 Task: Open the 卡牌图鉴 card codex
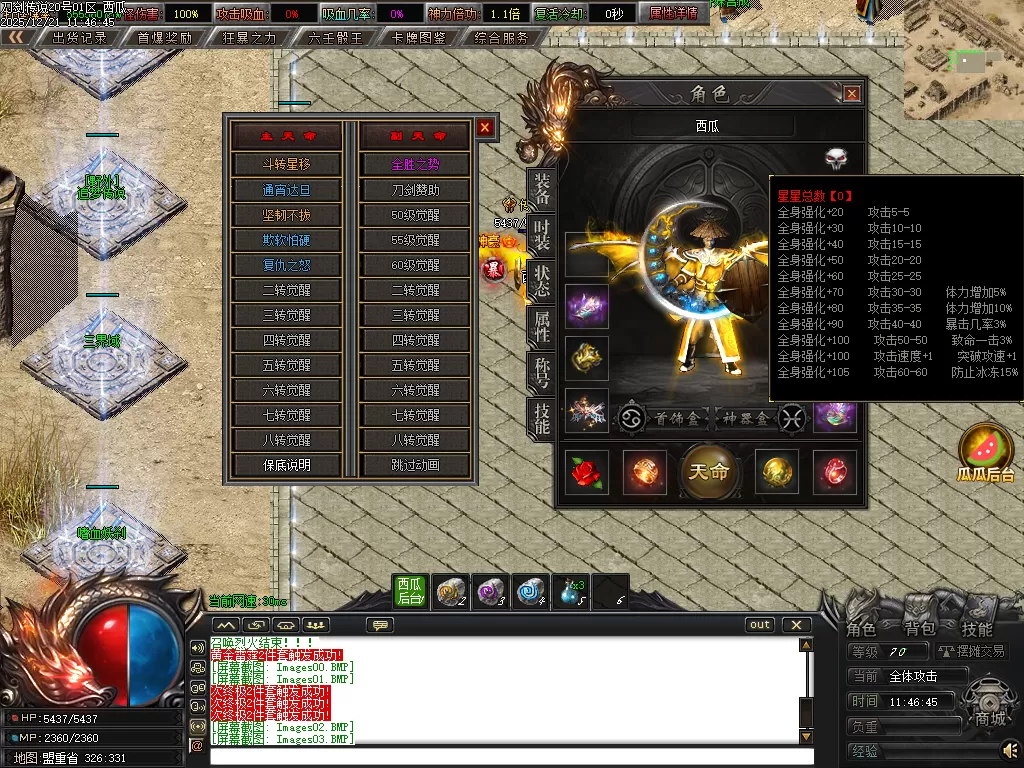pos(419,38)
